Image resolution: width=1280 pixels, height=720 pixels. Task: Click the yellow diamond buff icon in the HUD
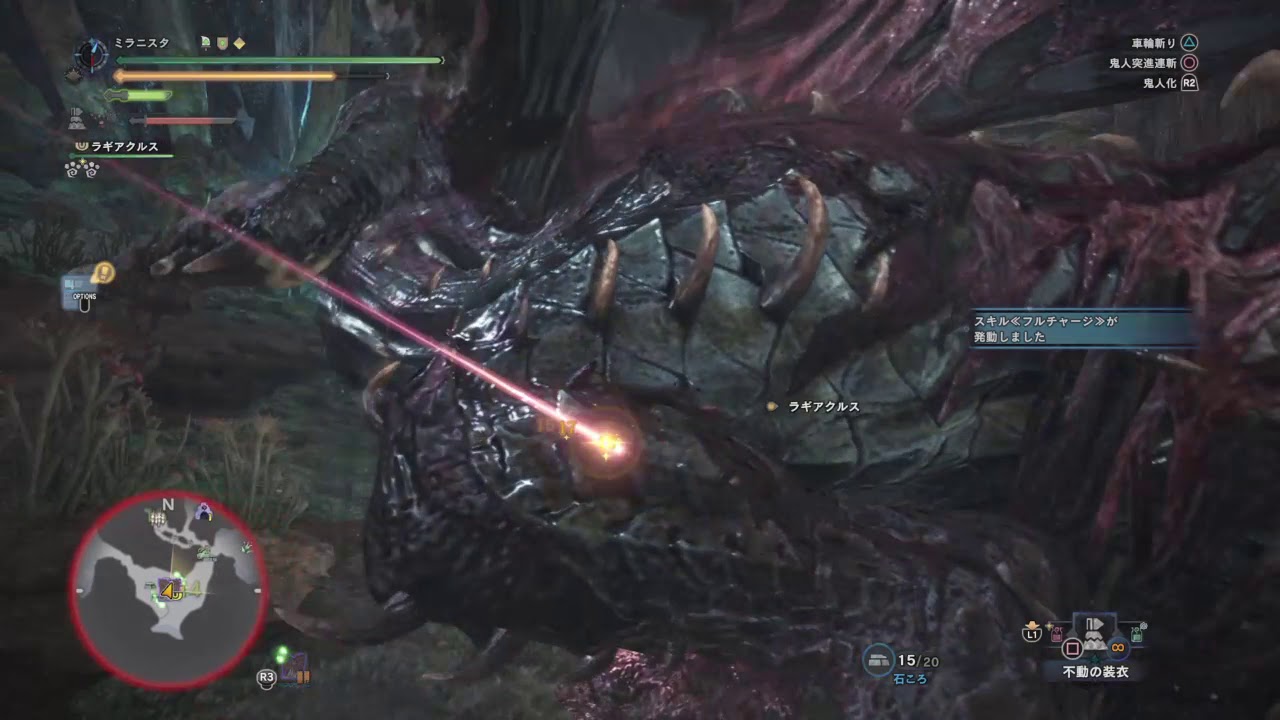[240, 44]
